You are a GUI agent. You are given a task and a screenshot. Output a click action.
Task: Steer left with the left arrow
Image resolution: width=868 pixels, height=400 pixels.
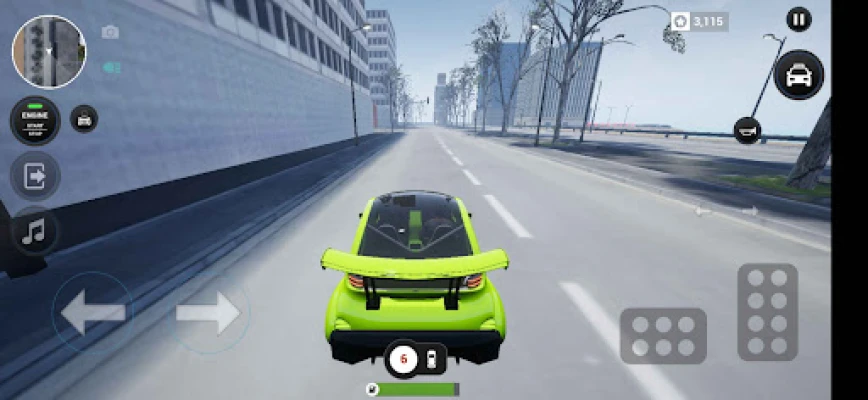click(x=93, y=313)
